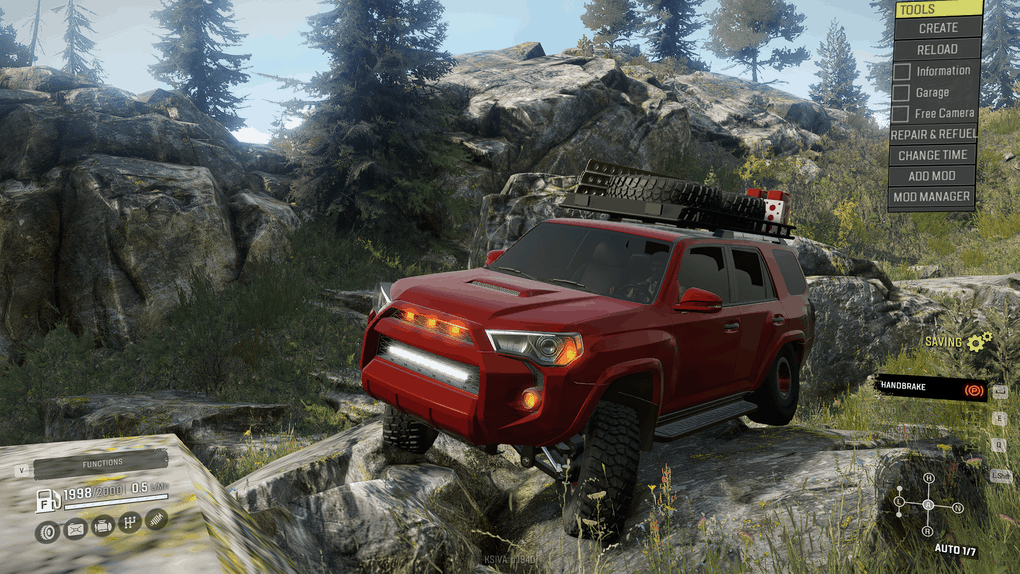Select the gearbox status icon
Screen dimensions: 1020x574
point(129,524)
